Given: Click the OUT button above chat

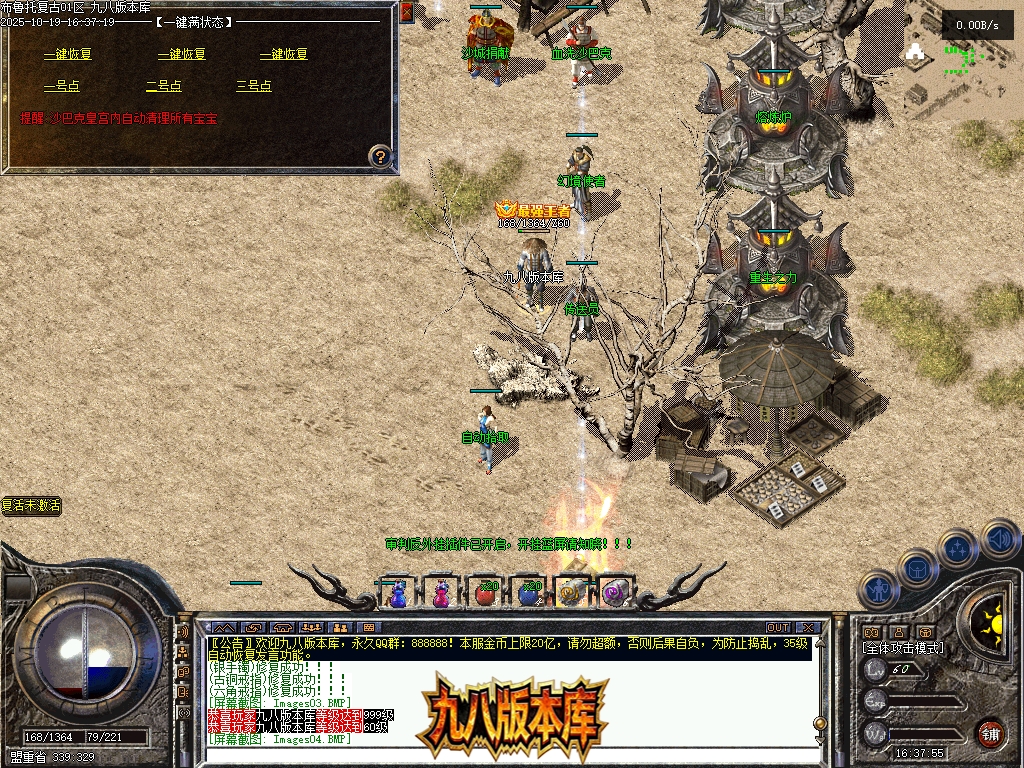Looking at the screenshot, I should 778,628.
